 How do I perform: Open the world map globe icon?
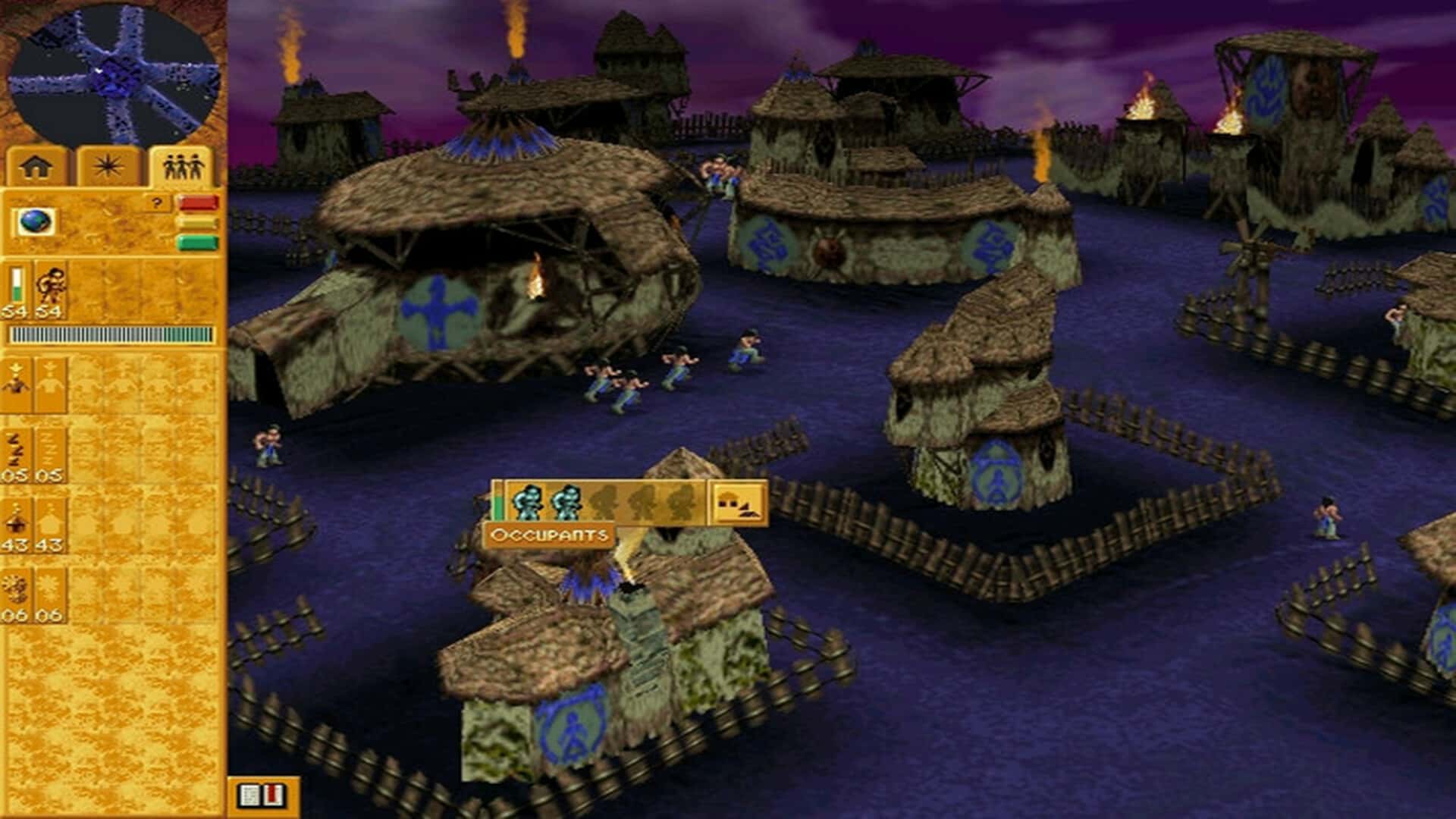(x=34, y=222)
